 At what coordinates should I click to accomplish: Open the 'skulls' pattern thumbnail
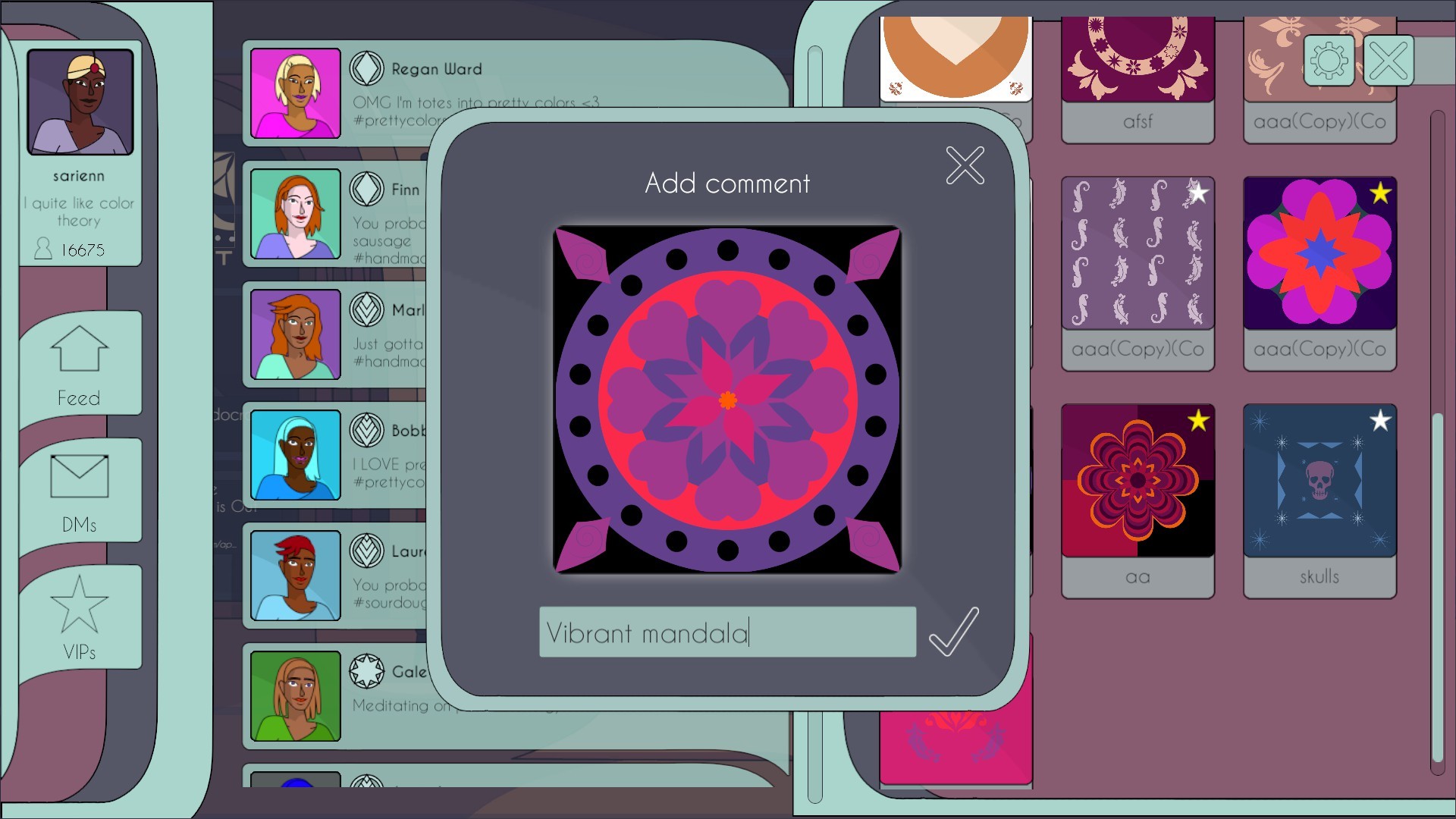pyautogui.click(x=1319, y=480)
